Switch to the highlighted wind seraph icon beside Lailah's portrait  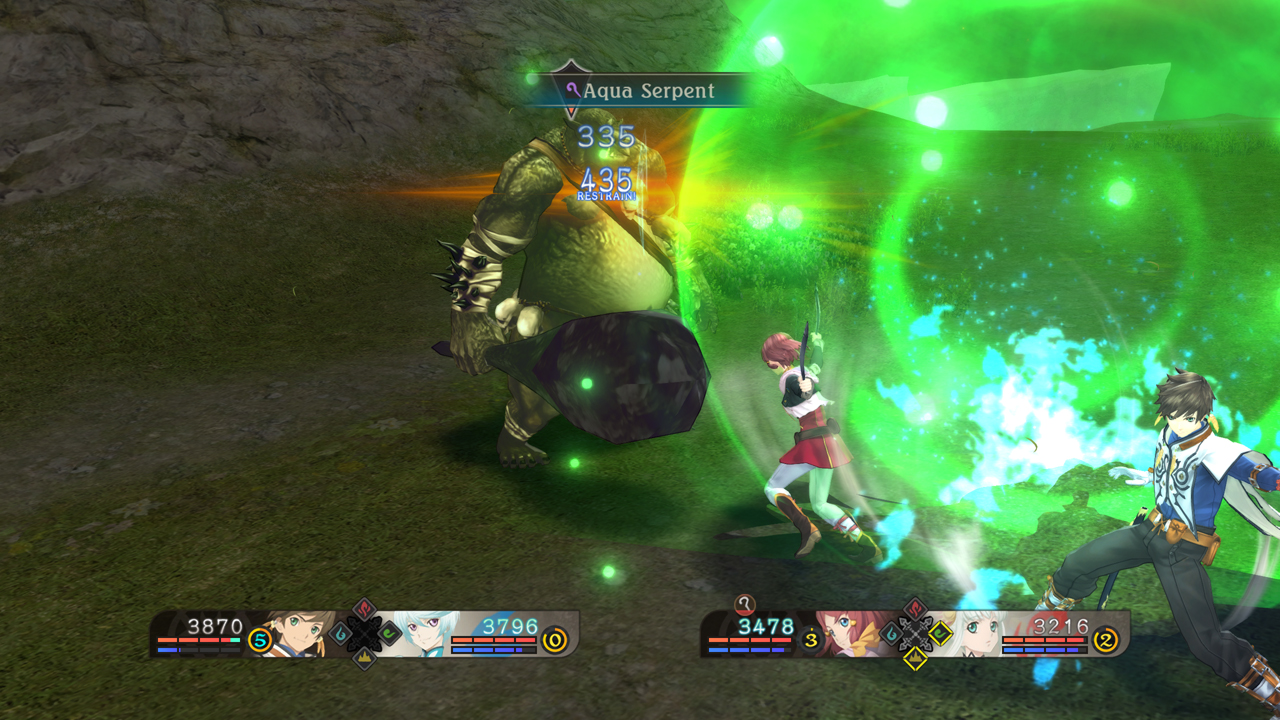(940, 633)
